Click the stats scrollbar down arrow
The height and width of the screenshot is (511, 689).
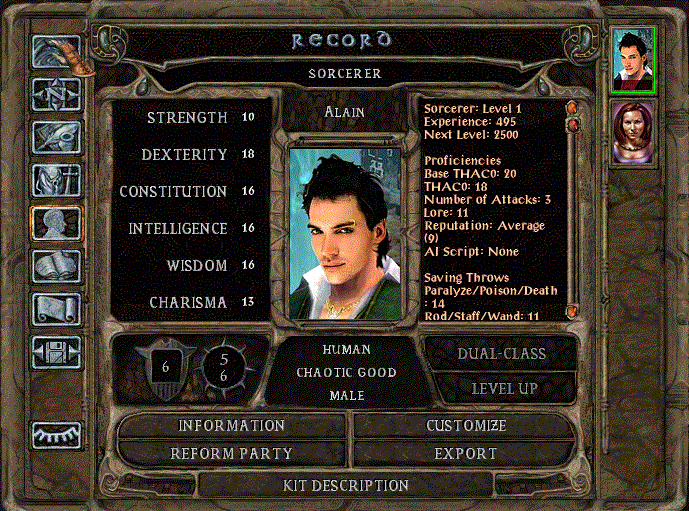(572, 312)
